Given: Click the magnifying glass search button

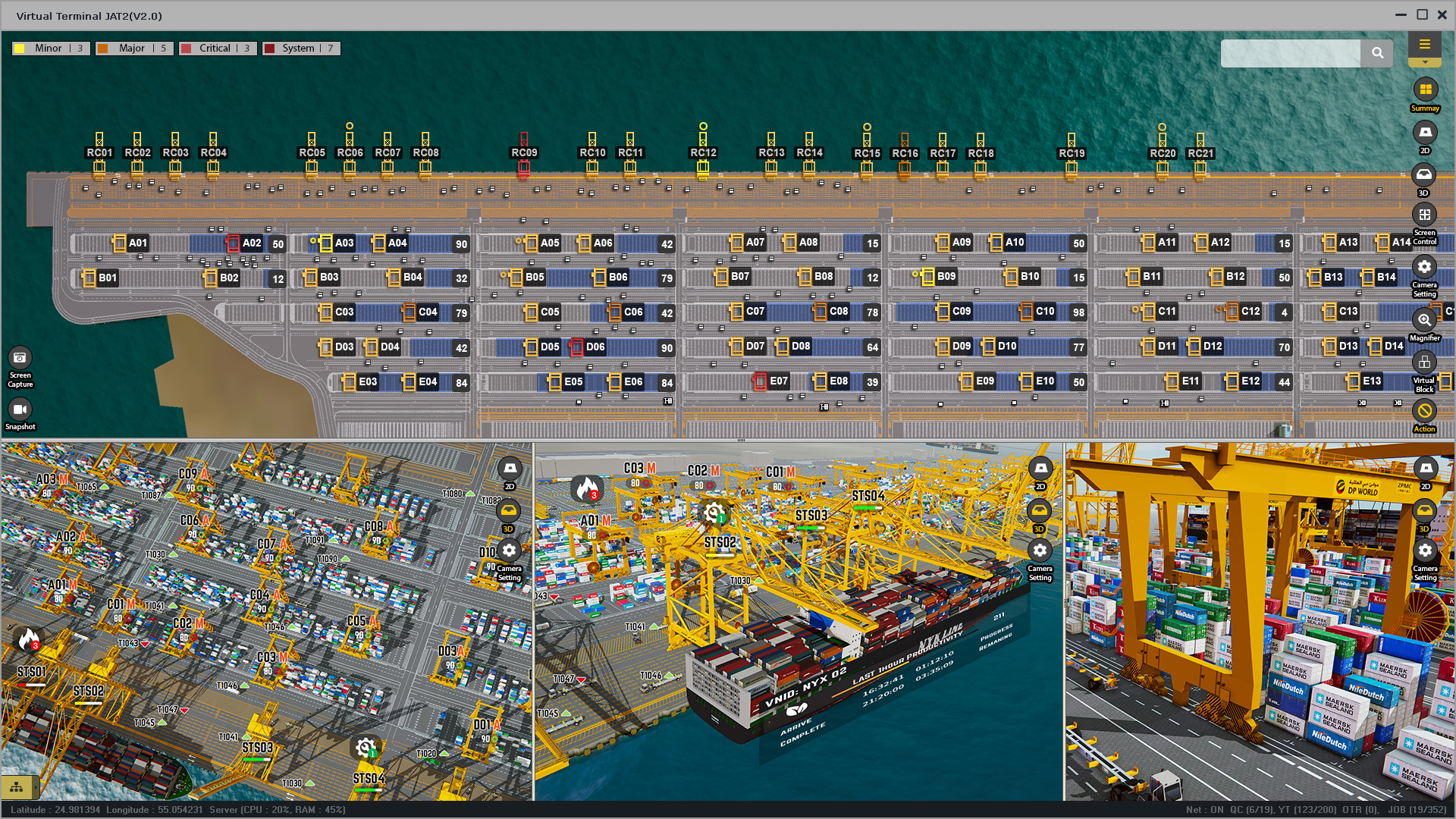Looking at the screenshot, I should [x=1377, y=53].
